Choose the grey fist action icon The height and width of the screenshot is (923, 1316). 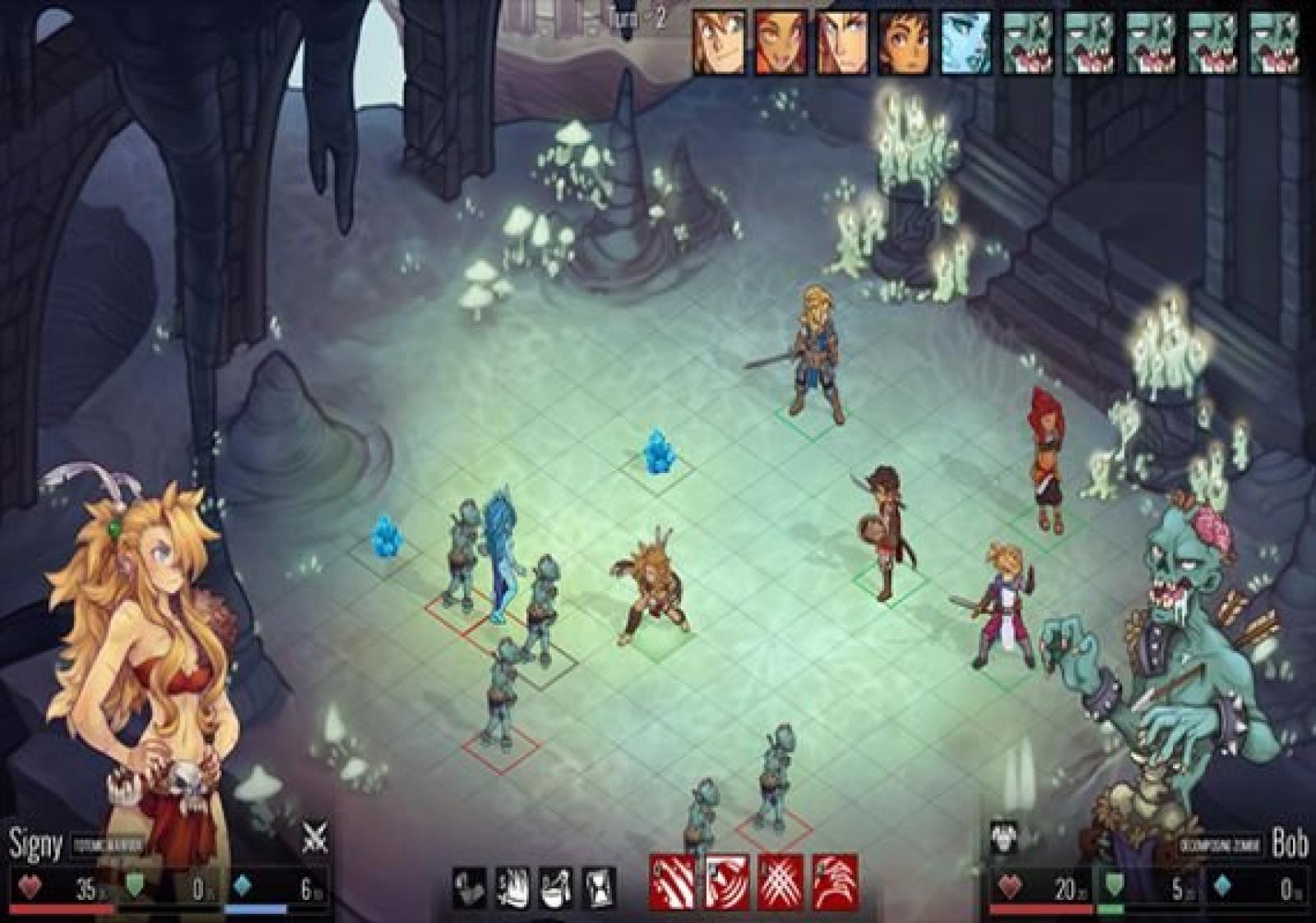click(x=470, y=888)
